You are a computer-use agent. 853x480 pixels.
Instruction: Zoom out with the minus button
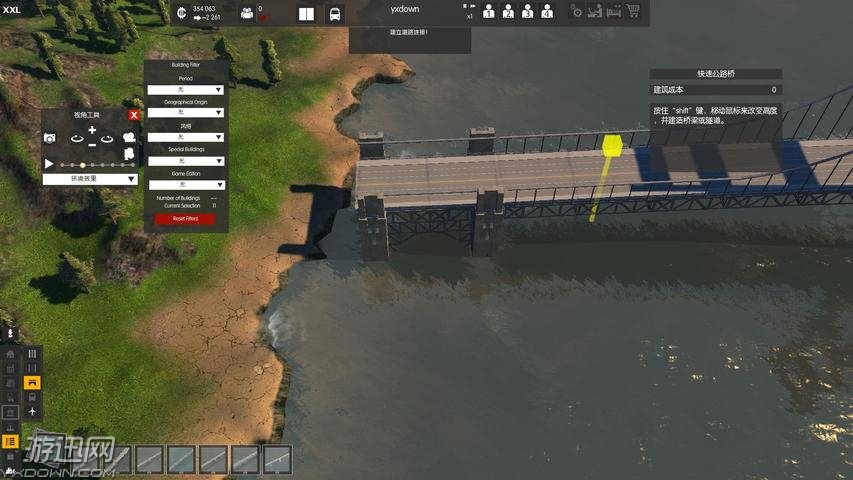tap(92, 145)
